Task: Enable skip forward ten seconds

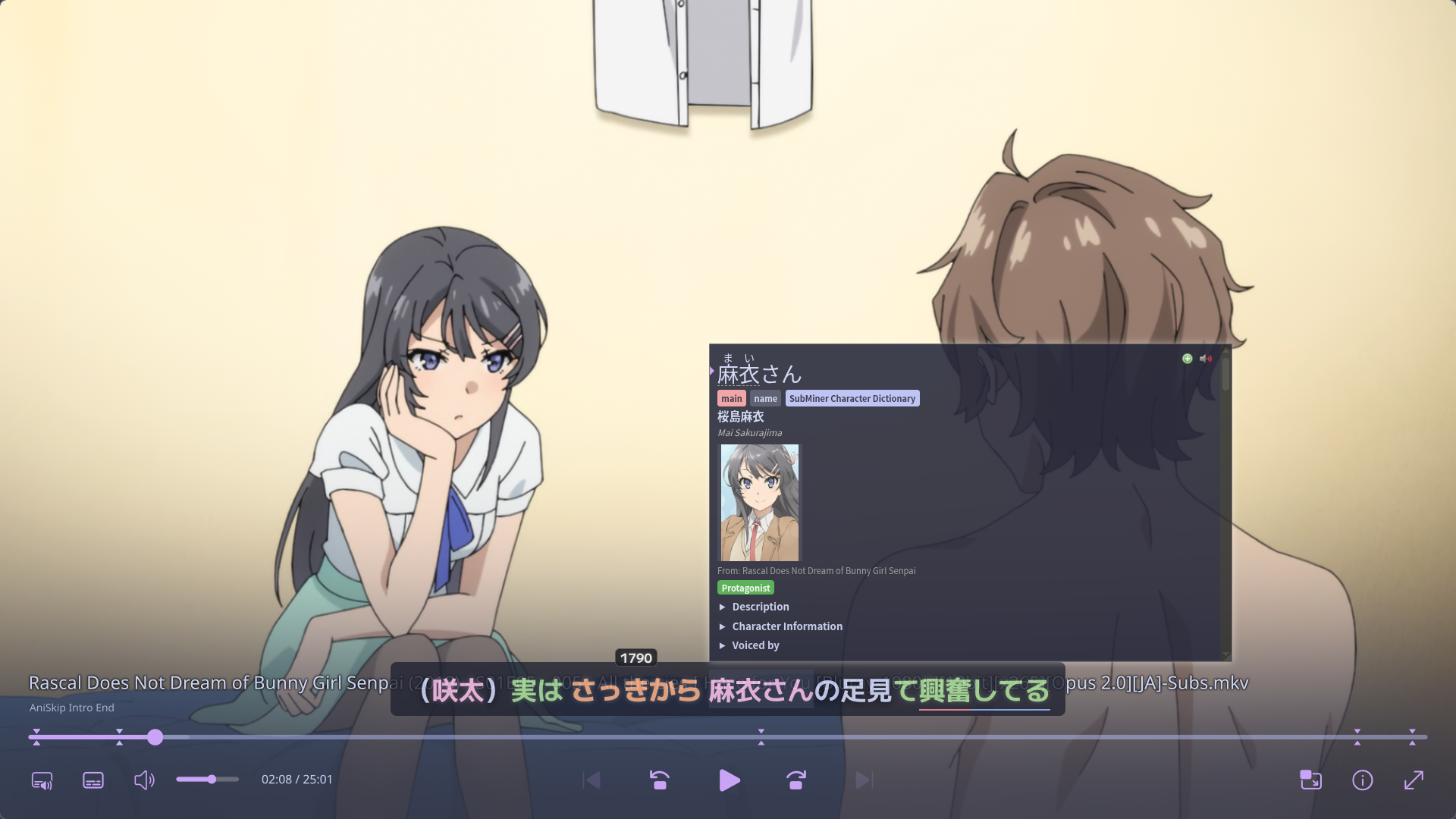Action: point(794,780)
